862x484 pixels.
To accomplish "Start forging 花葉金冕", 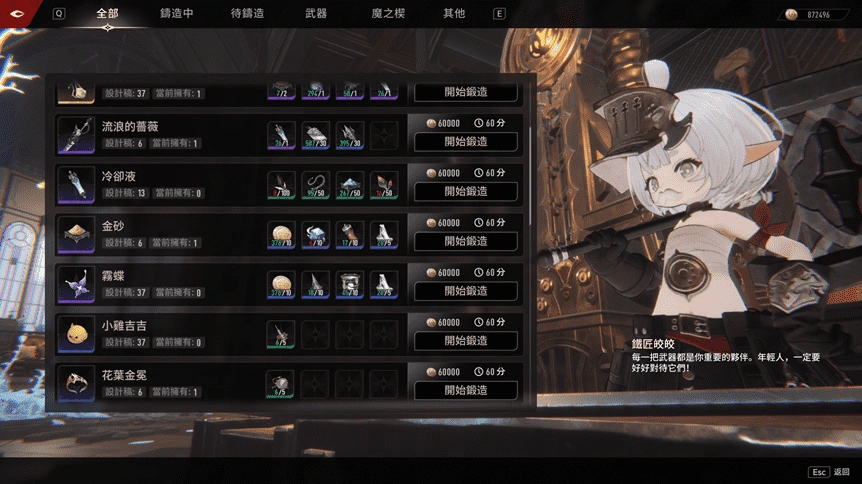I will point(466,391).
